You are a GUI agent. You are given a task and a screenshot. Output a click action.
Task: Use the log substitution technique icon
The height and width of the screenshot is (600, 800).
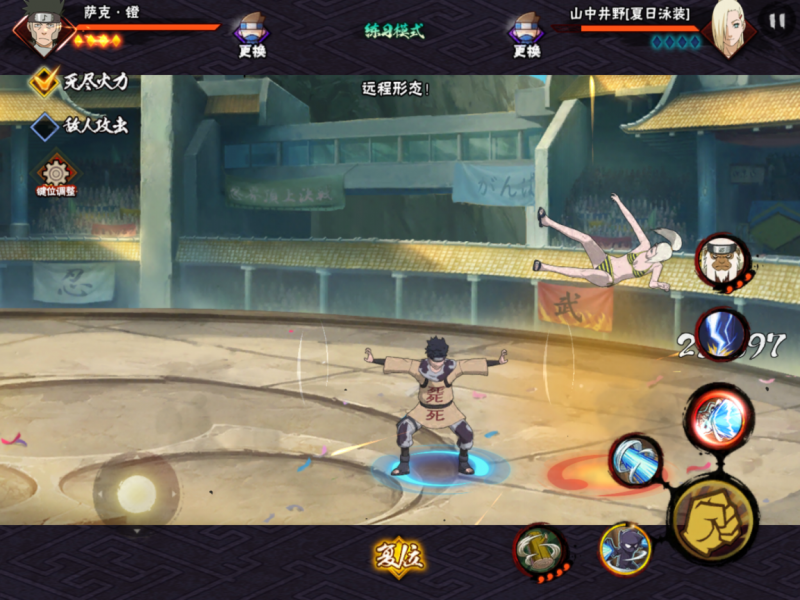tap(541, 551)
